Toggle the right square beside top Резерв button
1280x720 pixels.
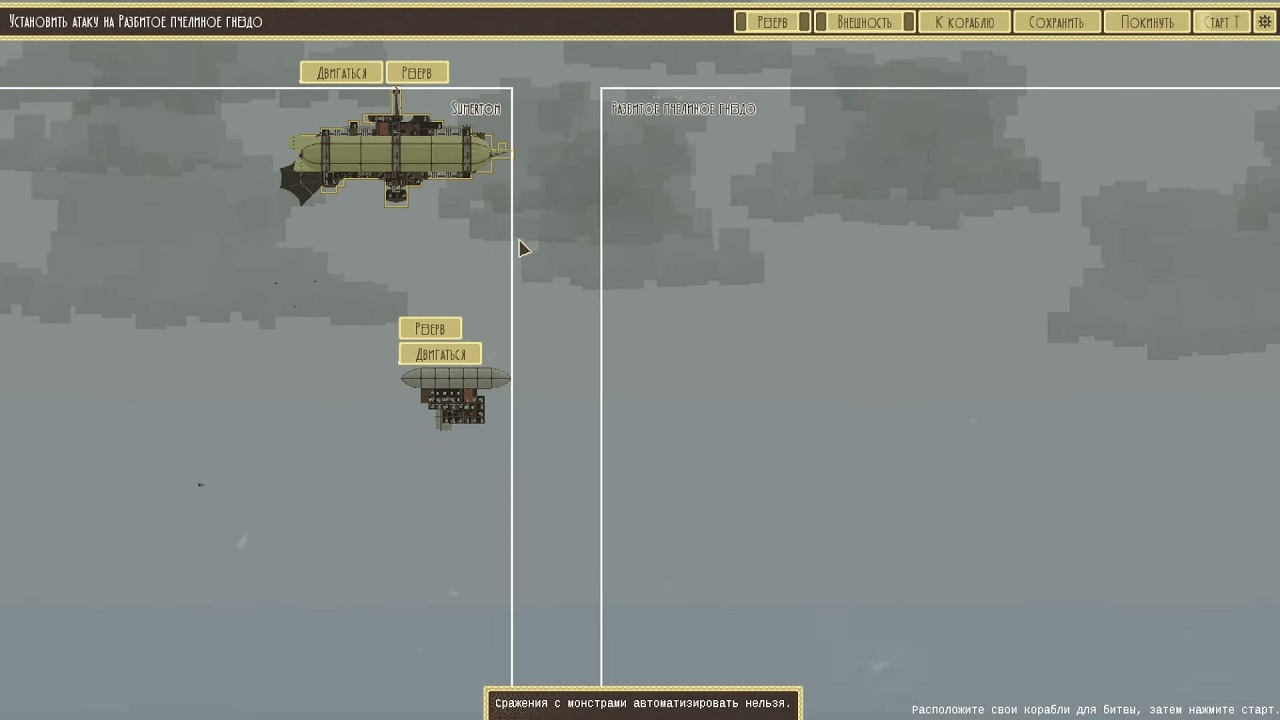point(806,20)
